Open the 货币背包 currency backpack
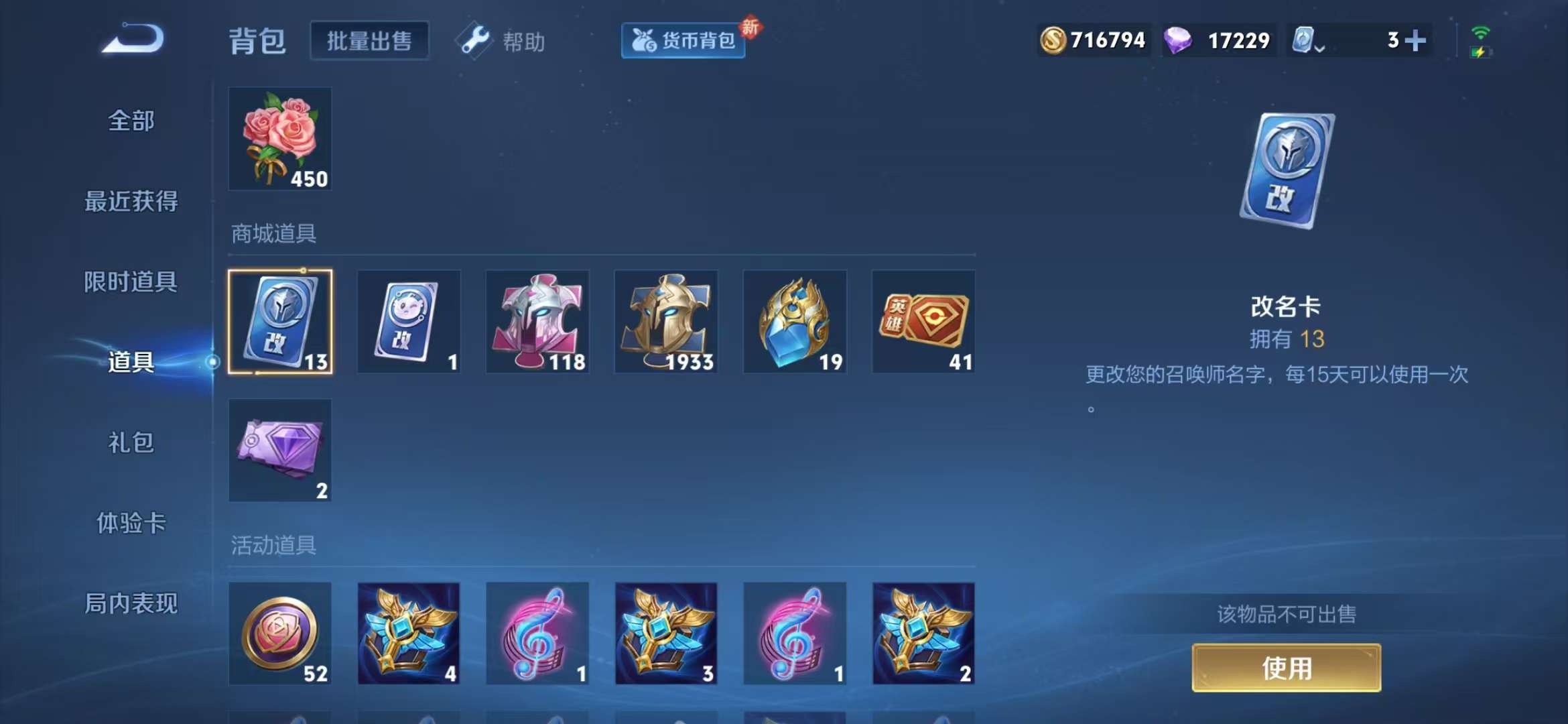The width and height of the screenshot is (1568, 724). click(682, 40)
